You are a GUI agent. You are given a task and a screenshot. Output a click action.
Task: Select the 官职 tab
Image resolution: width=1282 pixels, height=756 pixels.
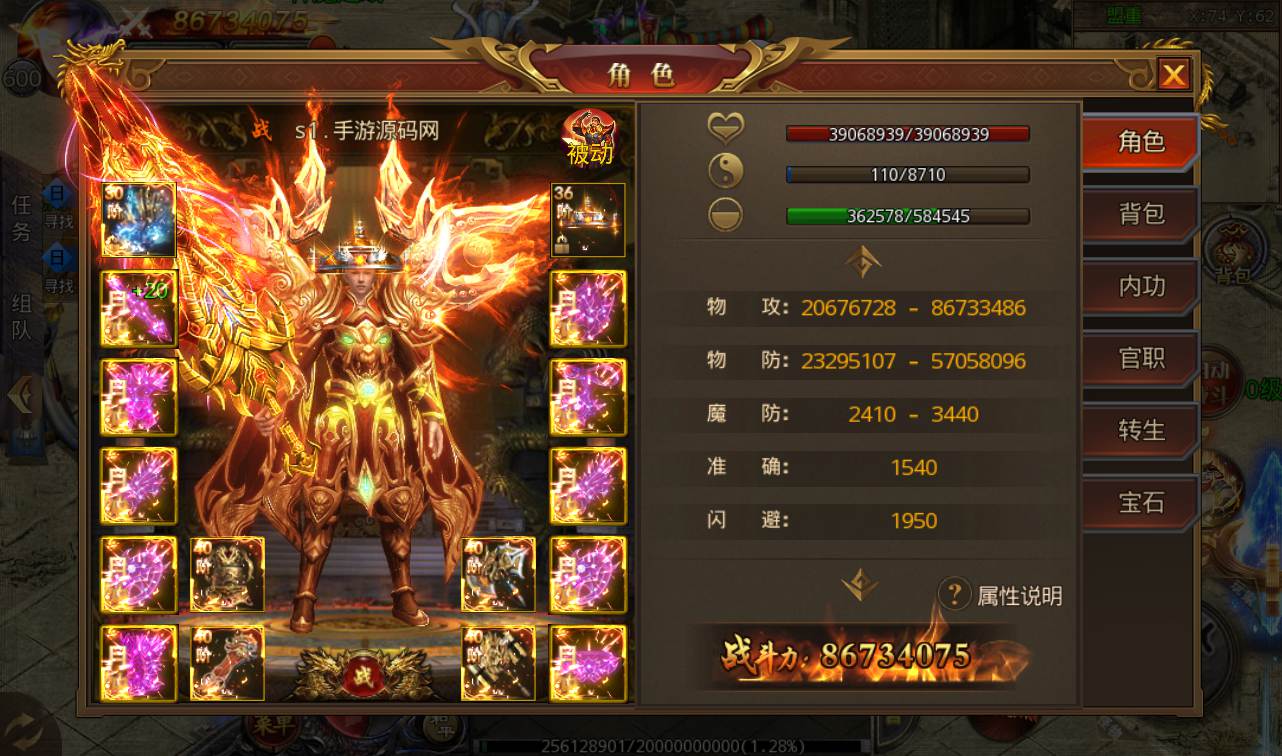coord(1141,358)
